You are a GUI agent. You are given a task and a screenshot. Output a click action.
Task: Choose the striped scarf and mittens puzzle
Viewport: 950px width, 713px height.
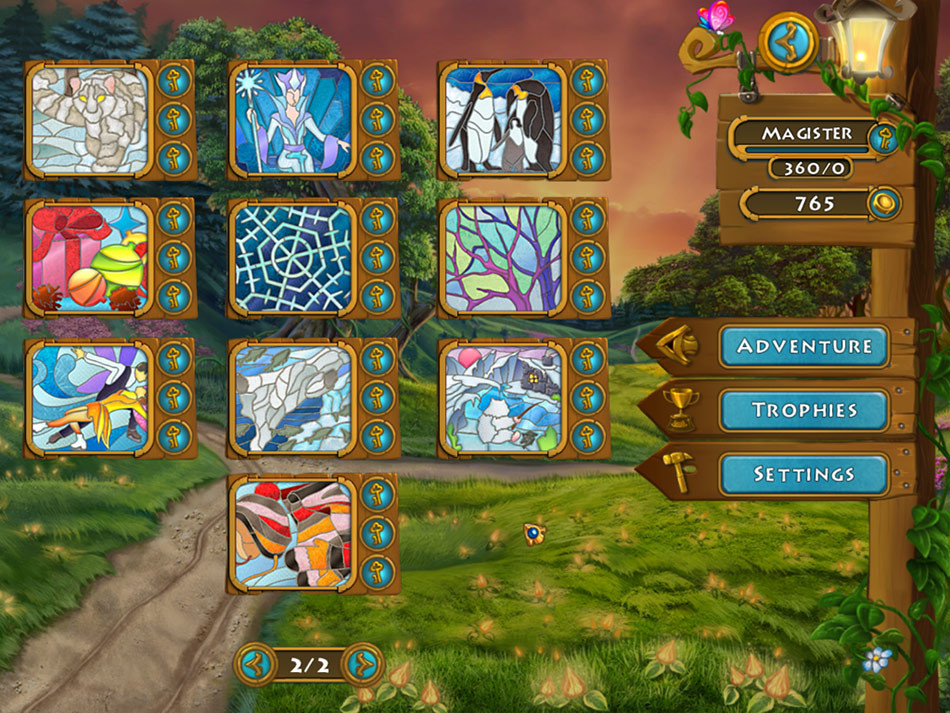(x=293, y=534)
